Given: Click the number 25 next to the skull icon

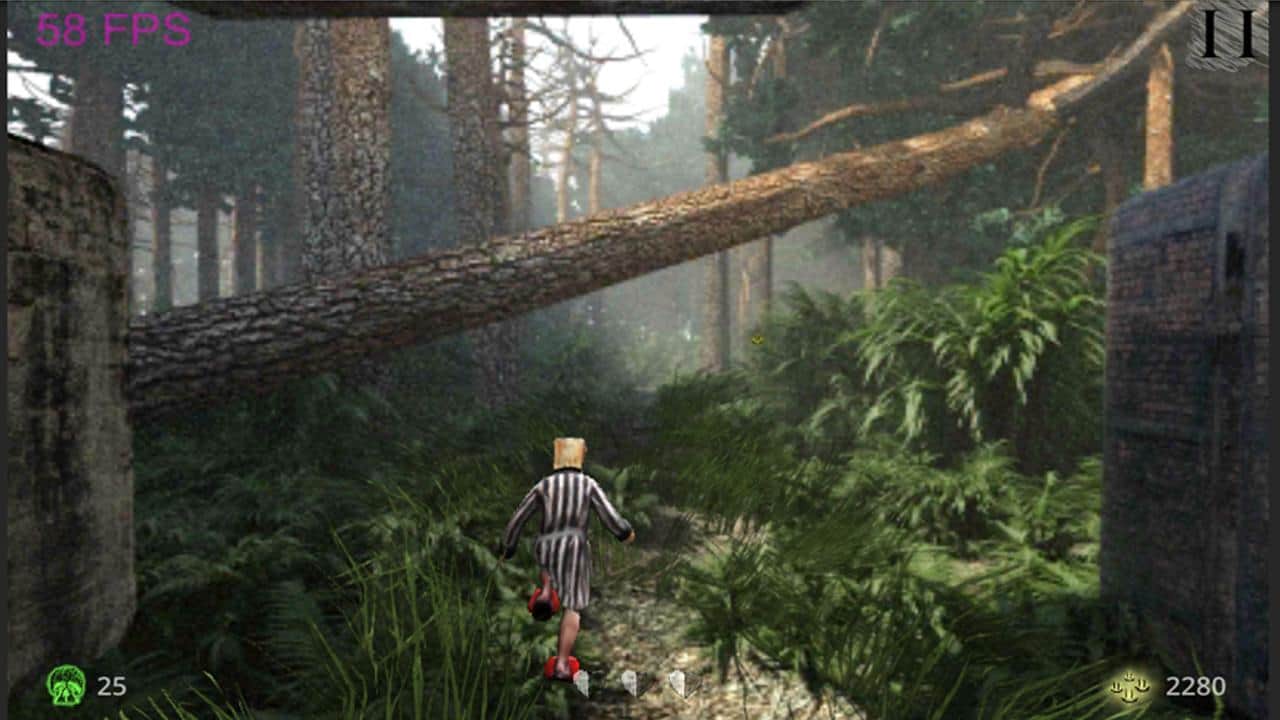Looking at the screenshot, I should click(110, 687).
